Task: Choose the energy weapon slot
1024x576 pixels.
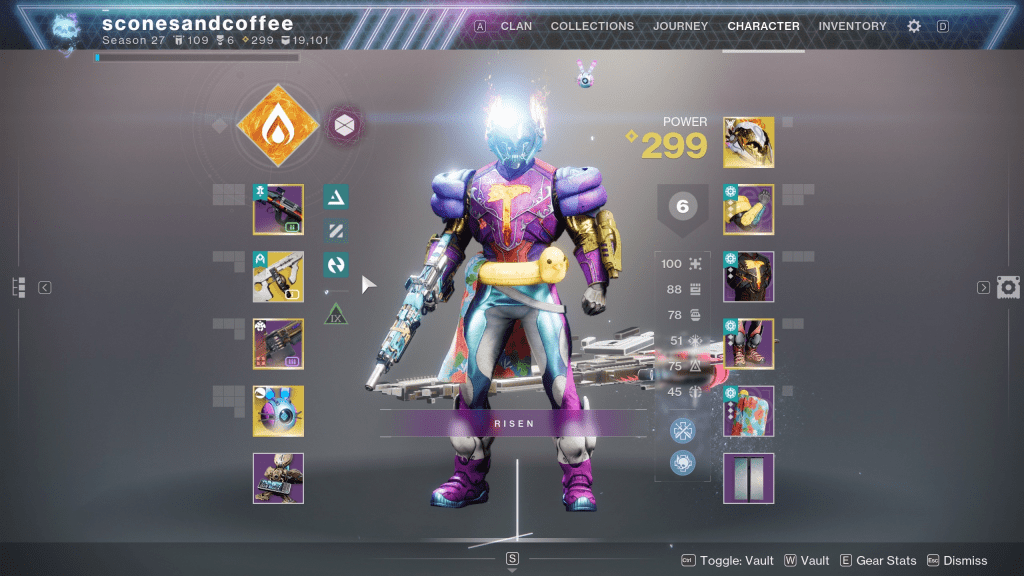Action: pyautogui.click(x=278, y=277)
